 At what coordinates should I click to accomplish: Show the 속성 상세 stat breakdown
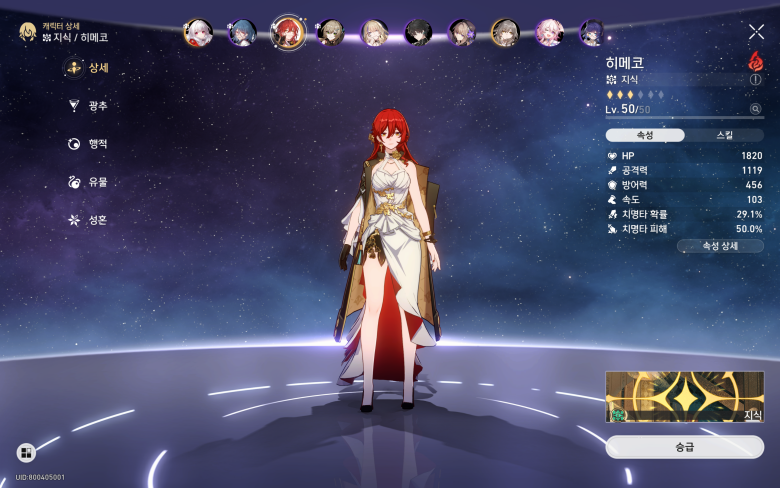point(720,246)
